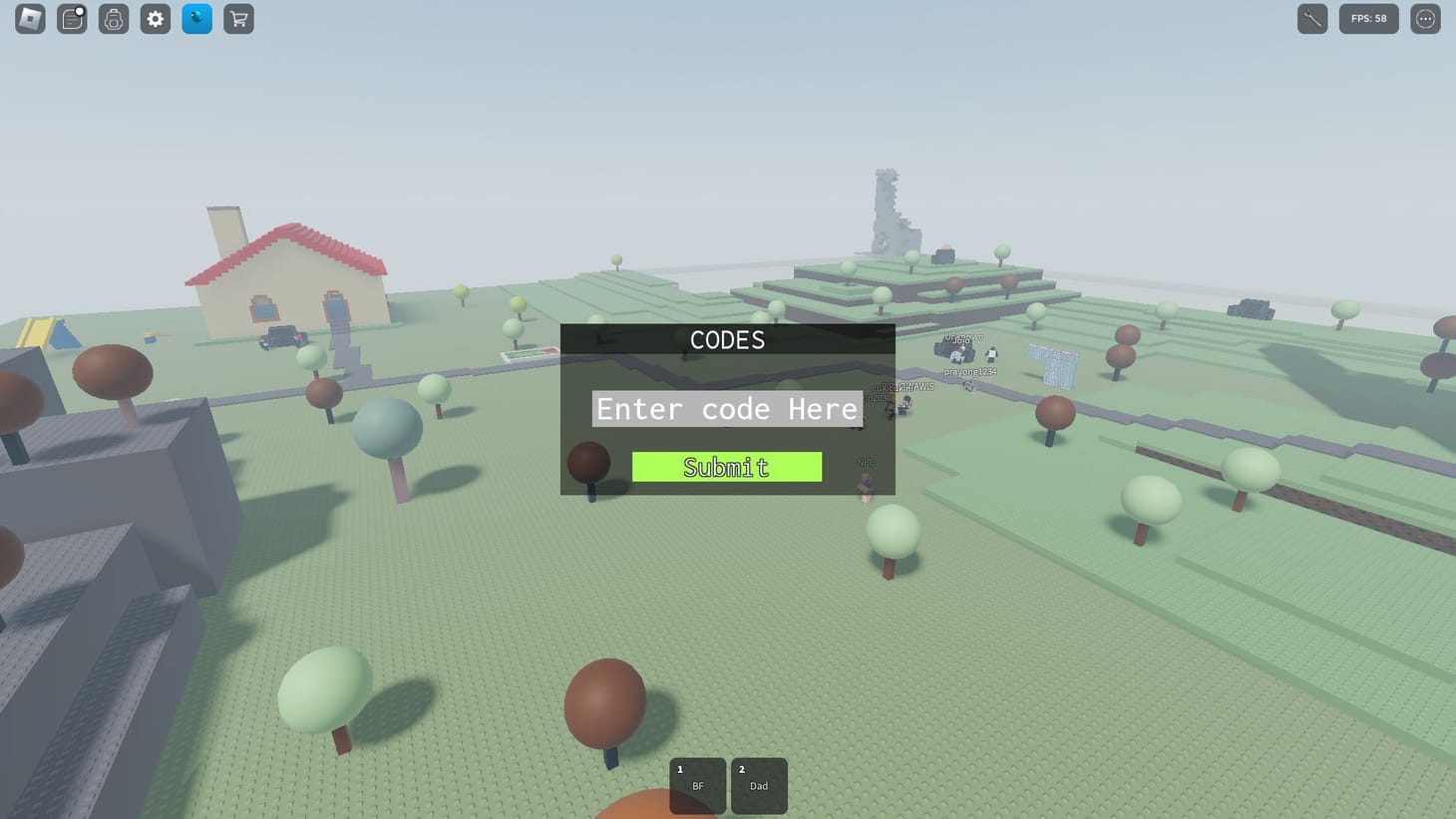This screenshot has width=1456, height=819.
Task: Click the settings gear icon
Action: tap(155, 19)
